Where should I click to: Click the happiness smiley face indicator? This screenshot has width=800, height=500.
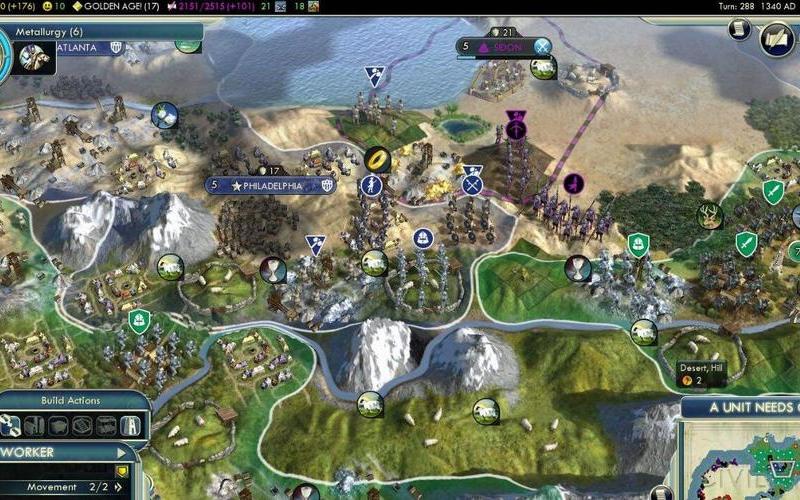46,5
